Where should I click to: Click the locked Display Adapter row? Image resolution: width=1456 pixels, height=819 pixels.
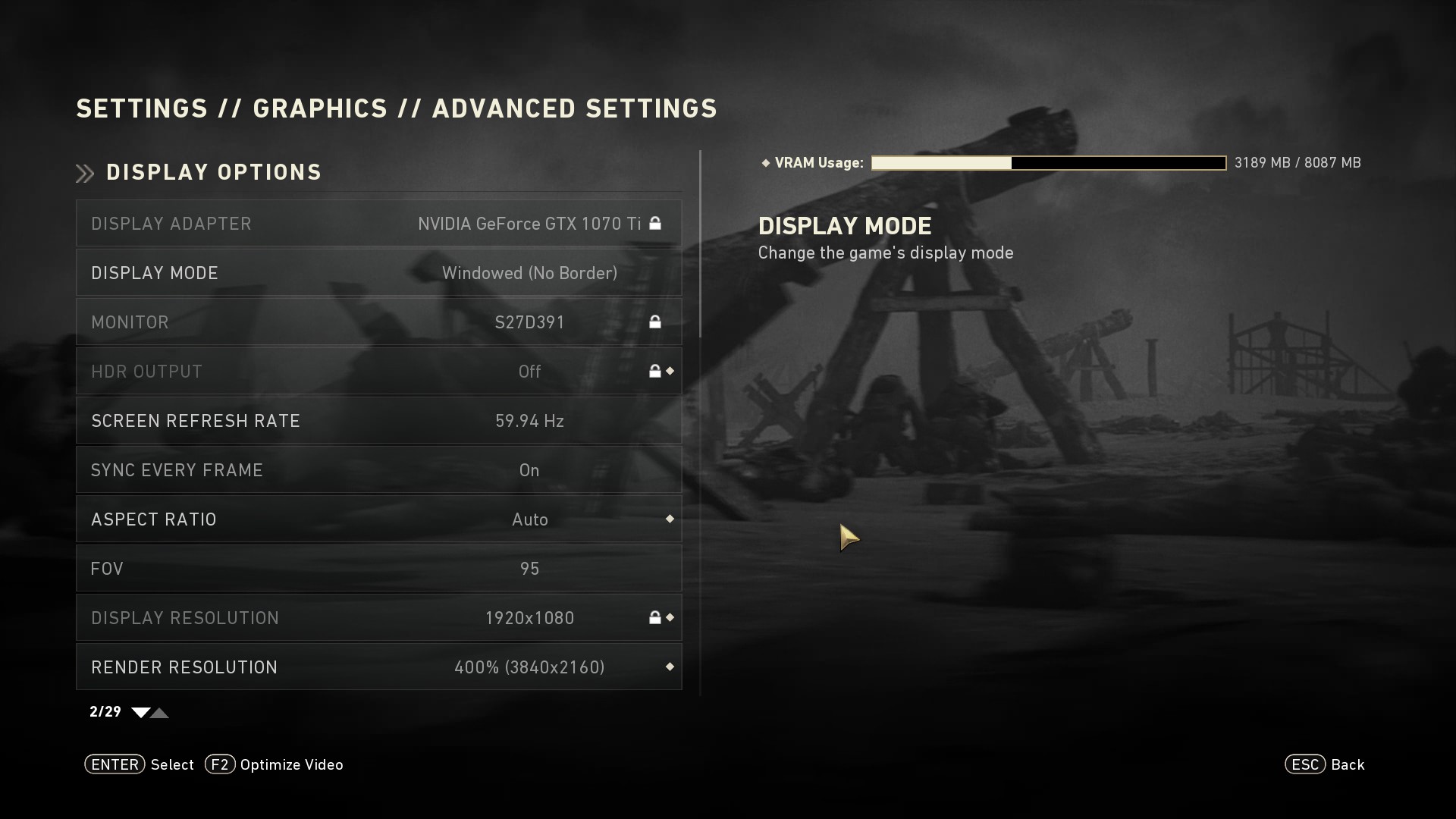coord(378,224)
